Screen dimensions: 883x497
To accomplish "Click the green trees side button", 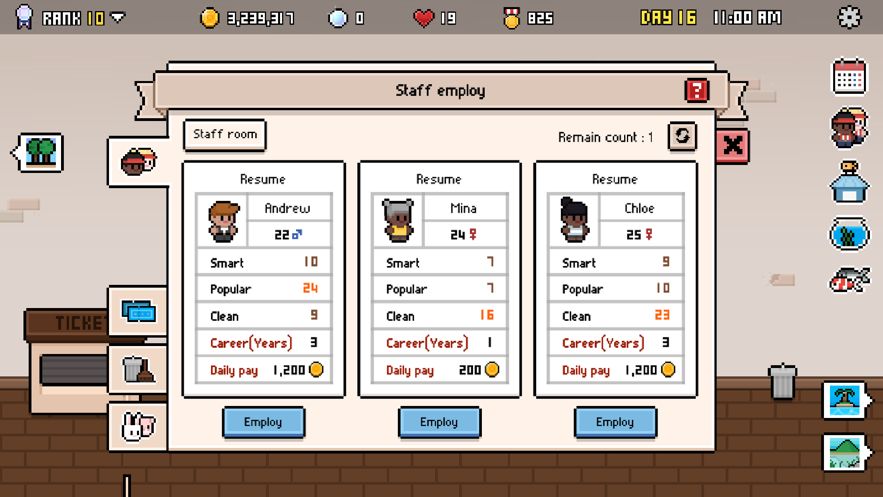I will [x=40, y=153].
